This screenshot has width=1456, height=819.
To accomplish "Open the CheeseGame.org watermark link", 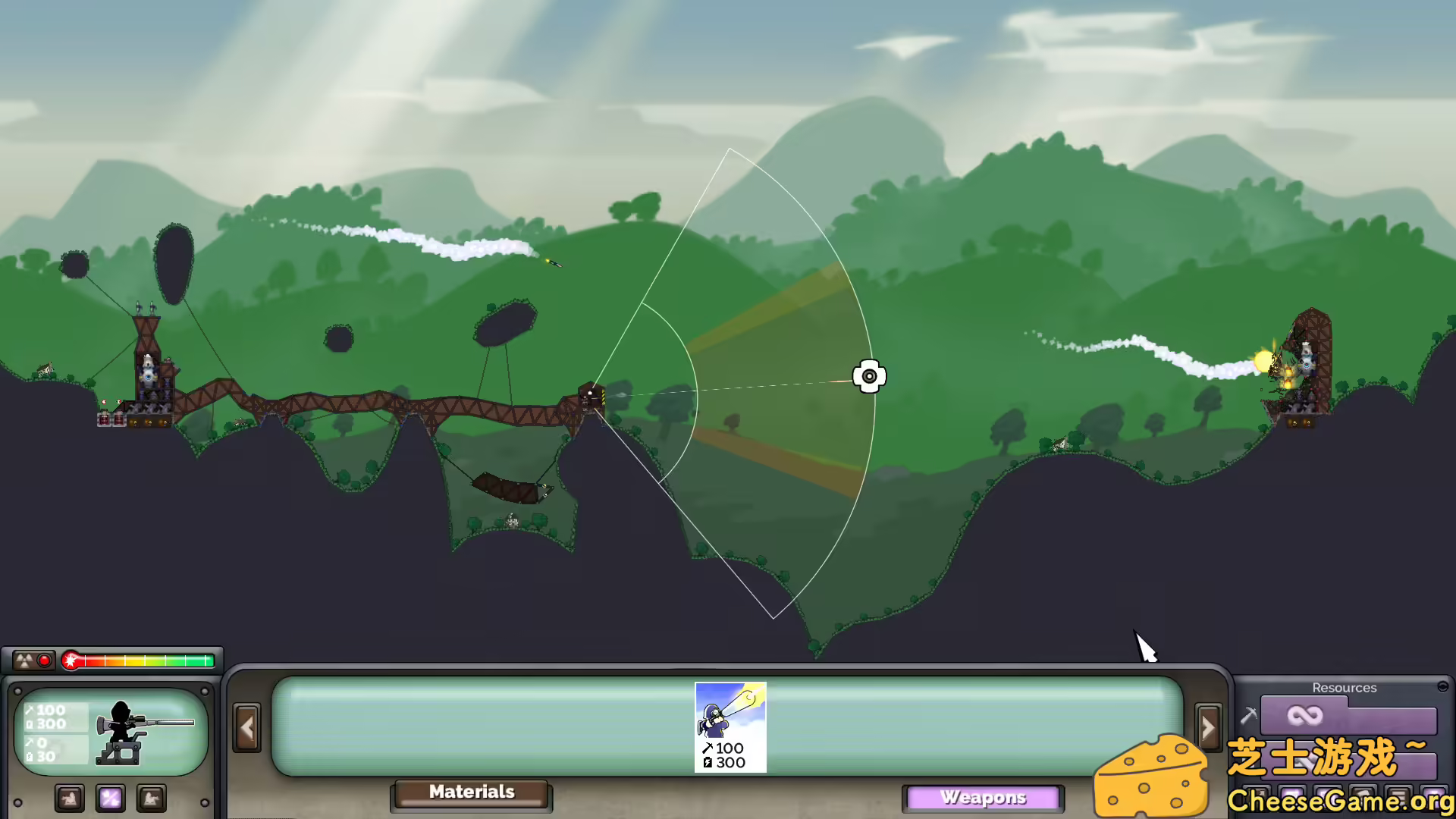I will click(x=1338, y=800).
